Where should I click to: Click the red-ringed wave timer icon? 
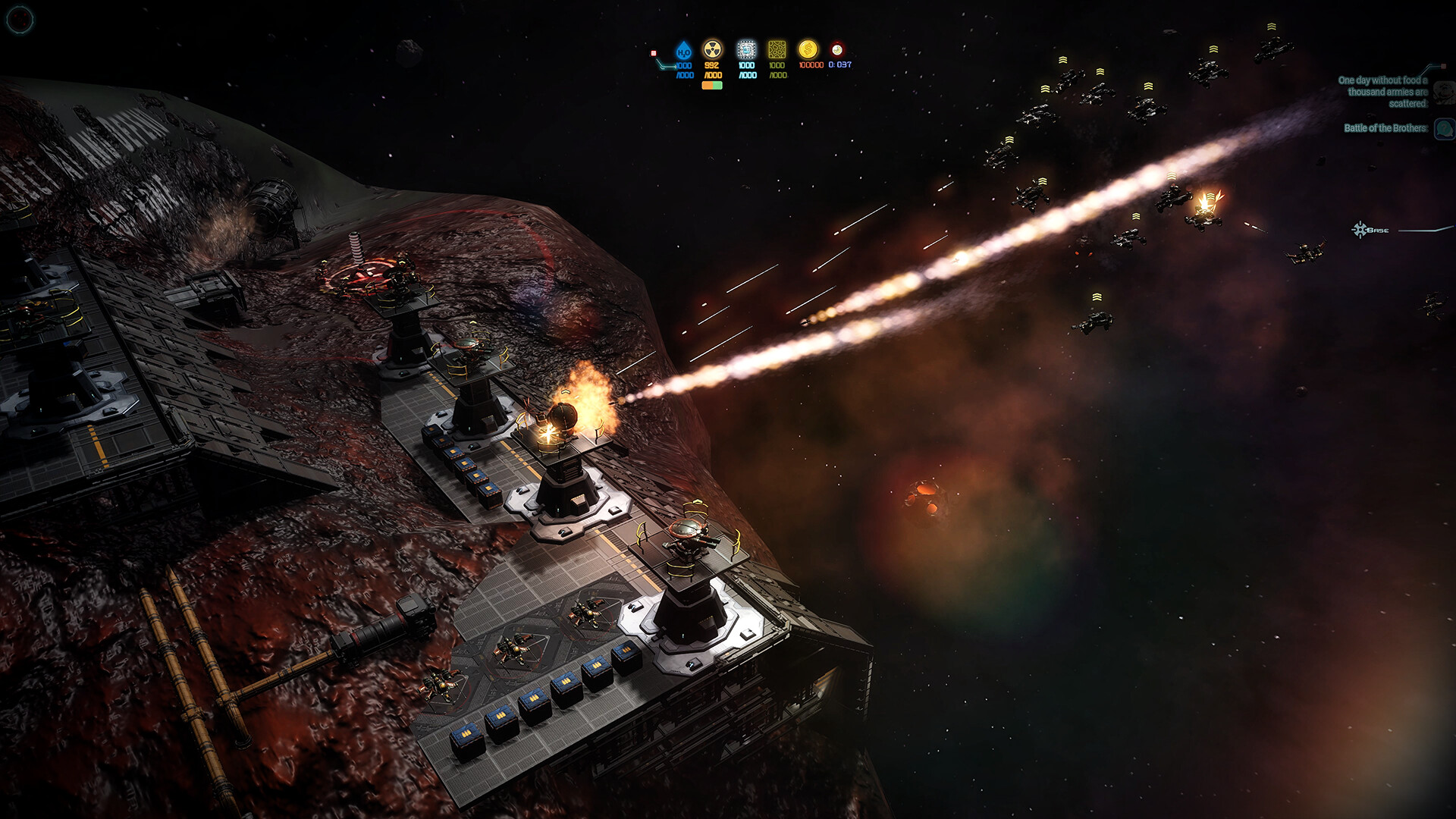tap(836, 50)
